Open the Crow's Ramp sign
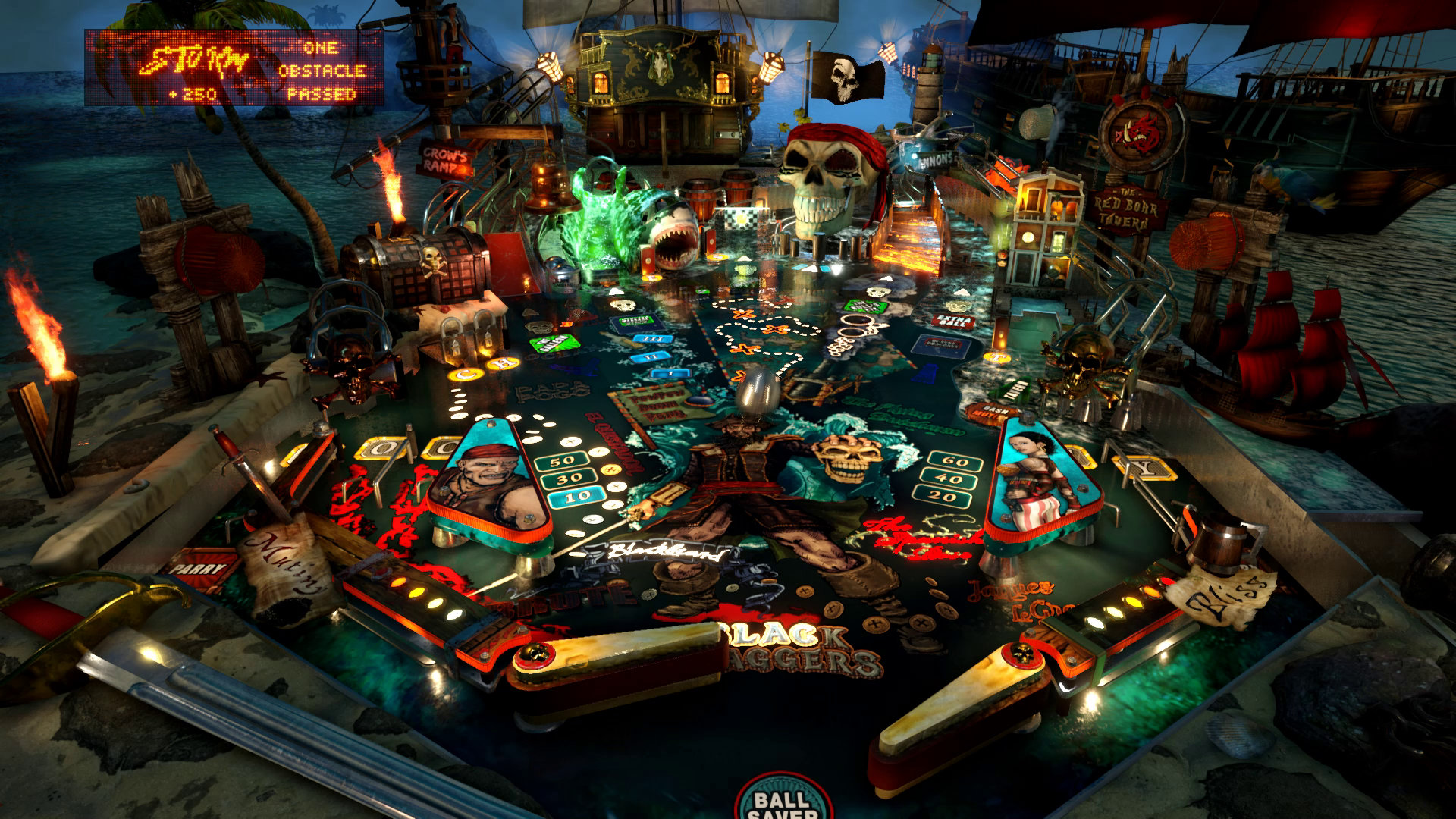This screenshot has height=819, width=1456. click(x=442, y=161)
